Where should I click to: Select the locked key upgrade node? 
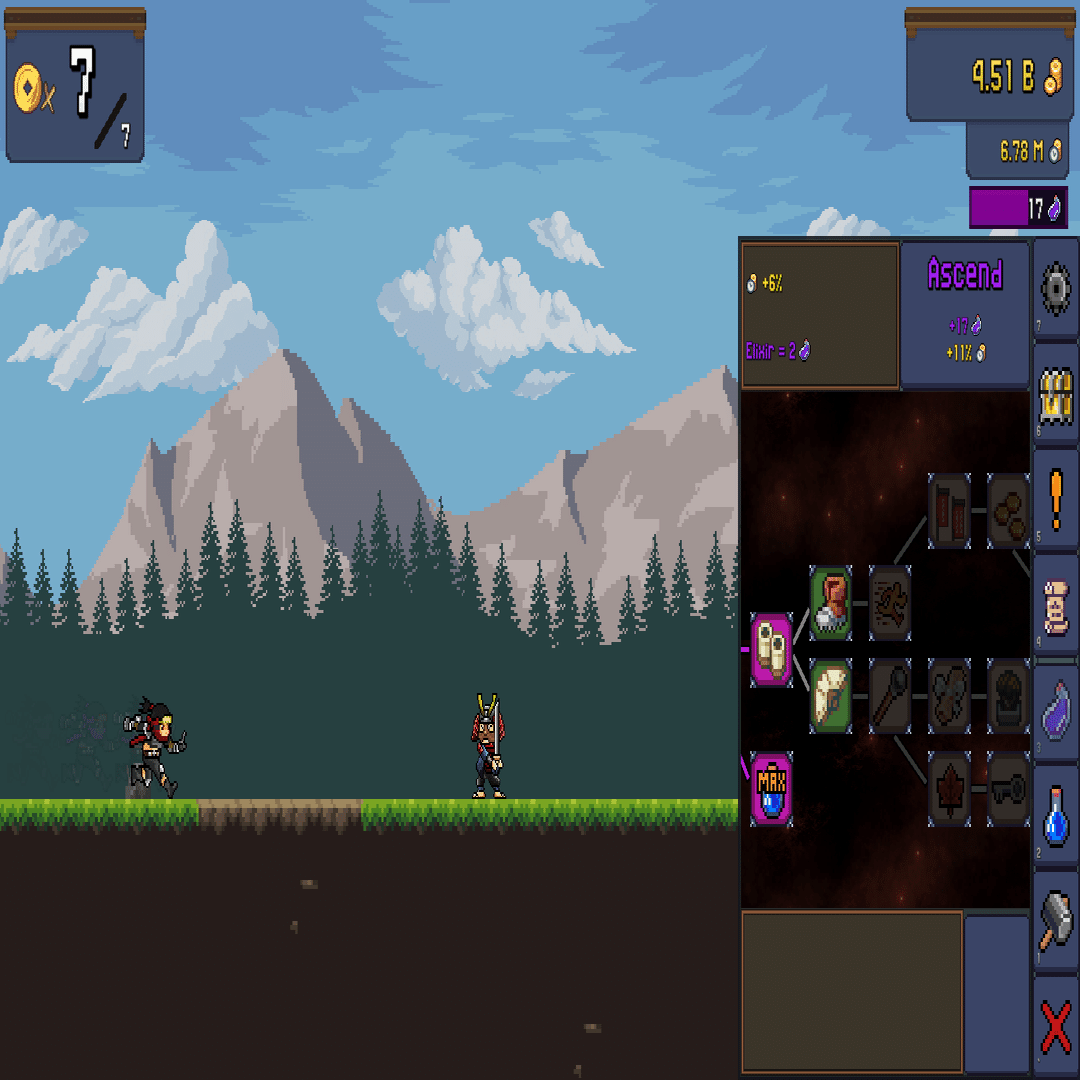(x=1008, y=789)
